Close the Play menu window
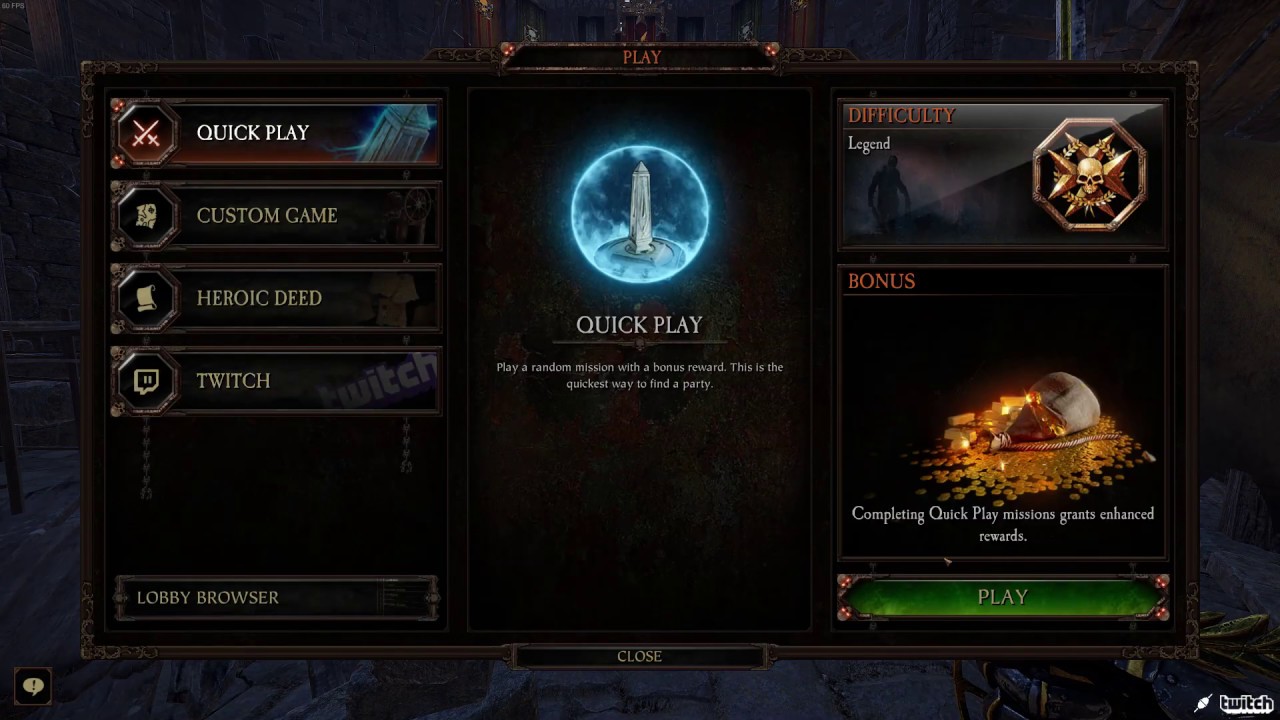 coord(639,656)
